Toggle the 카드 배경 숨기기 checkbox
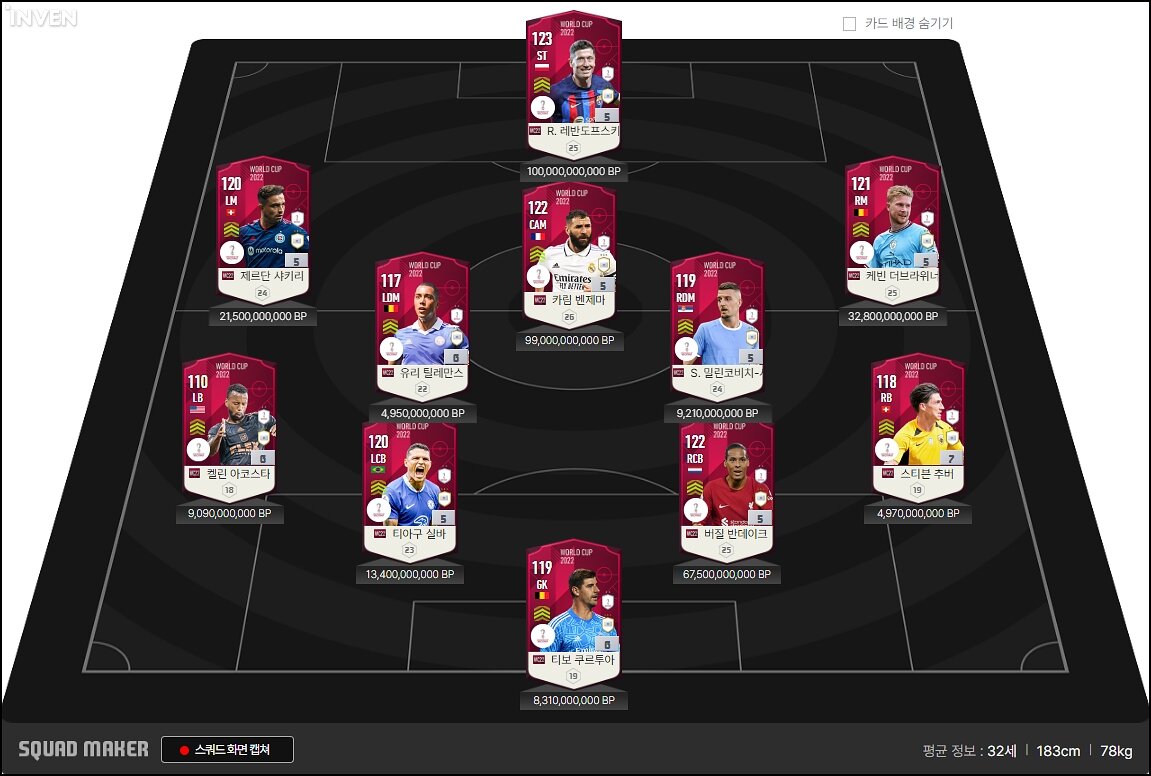 (850, 24)
